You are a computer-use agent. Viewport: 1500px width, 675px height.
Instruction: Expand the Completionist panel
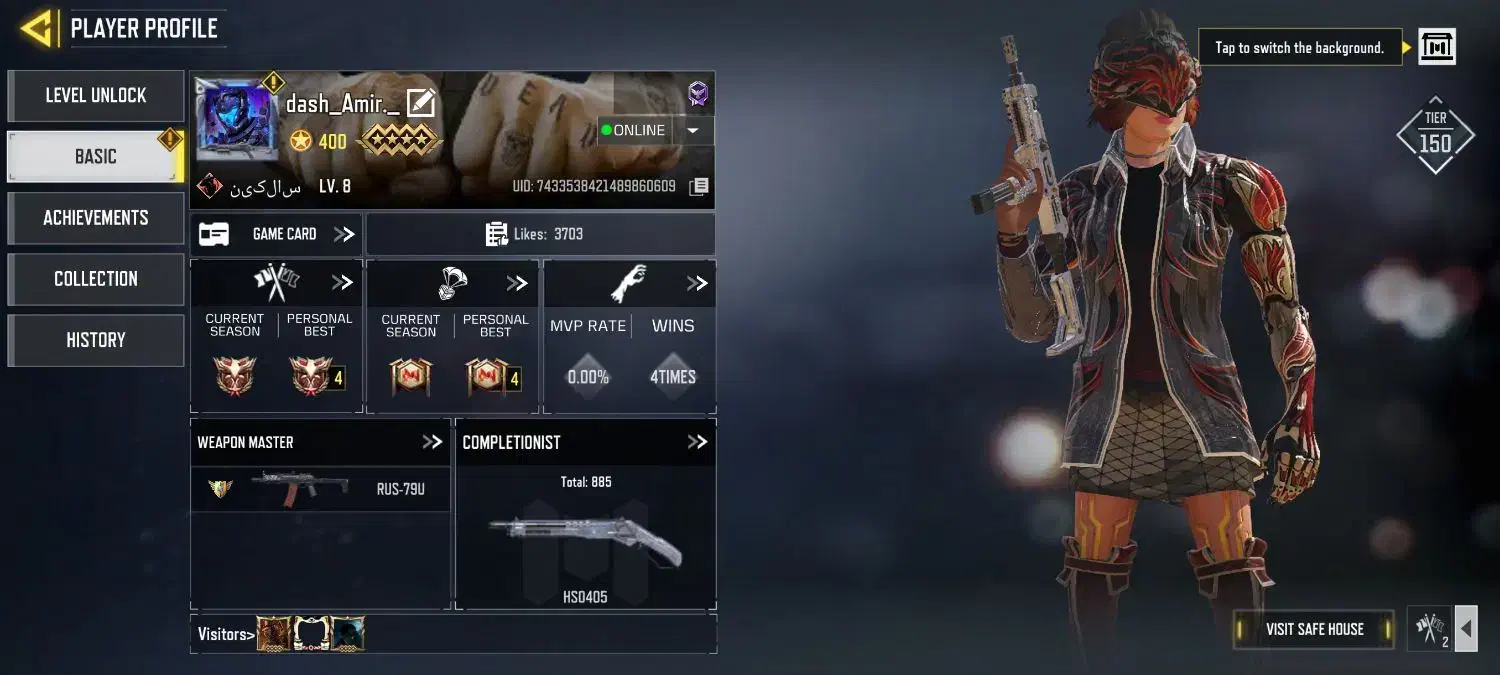click(697, 442)
